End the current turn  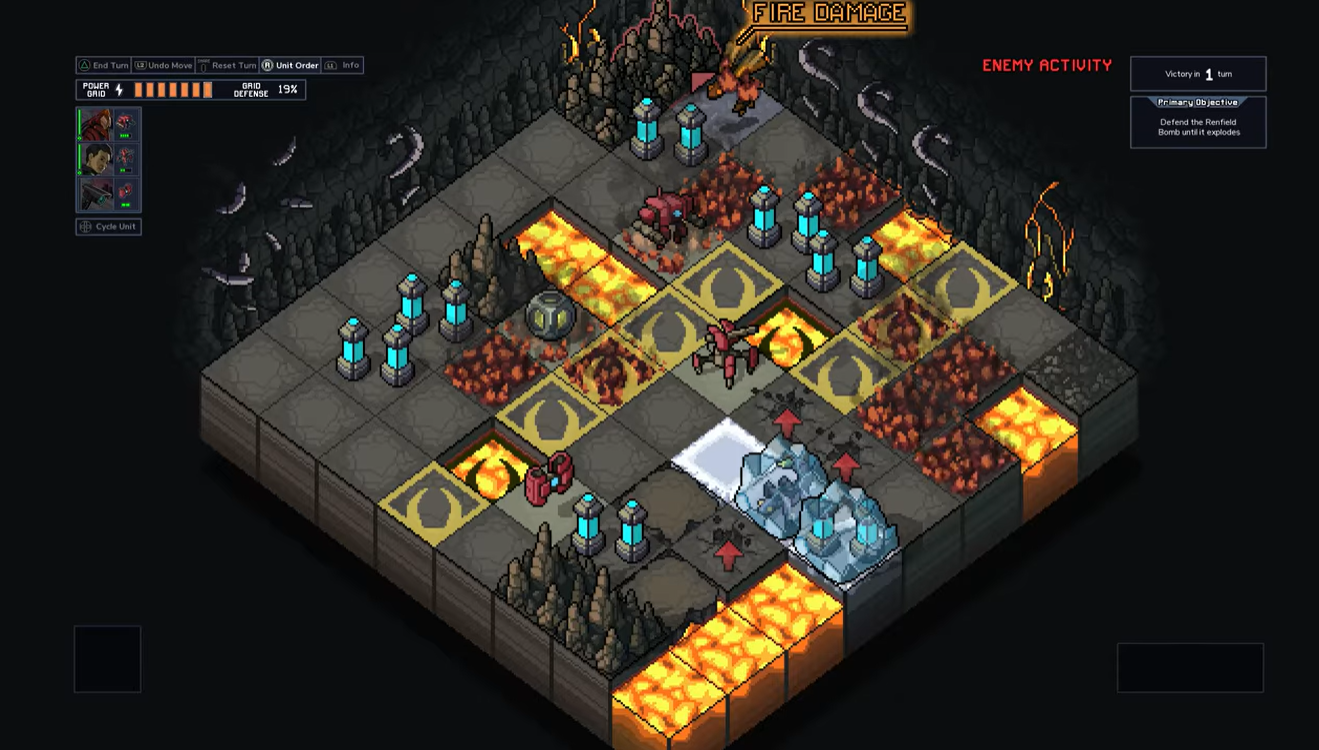click(105, 65)
